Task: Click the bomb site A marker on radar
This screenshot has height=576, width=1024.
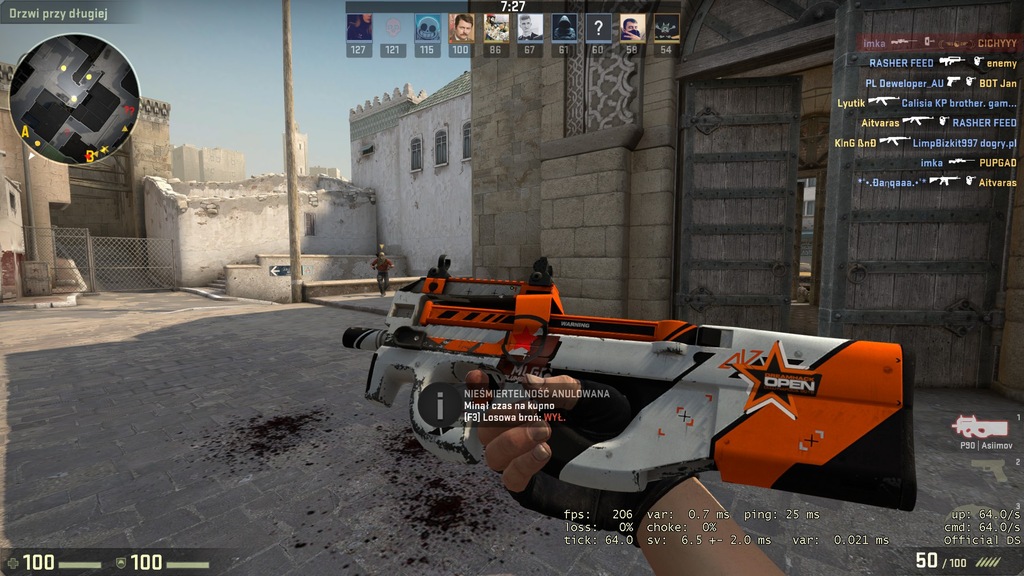Action: tap(25, 131)
